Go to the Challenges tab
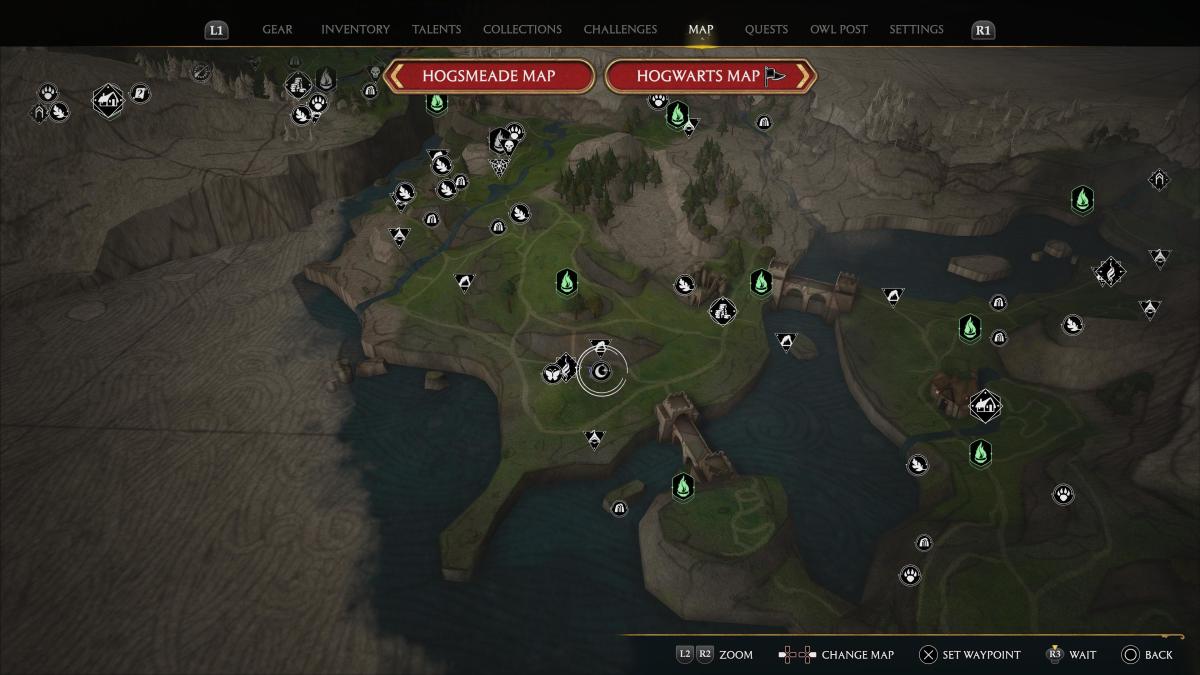The image size is (1200, 675). 621,30
